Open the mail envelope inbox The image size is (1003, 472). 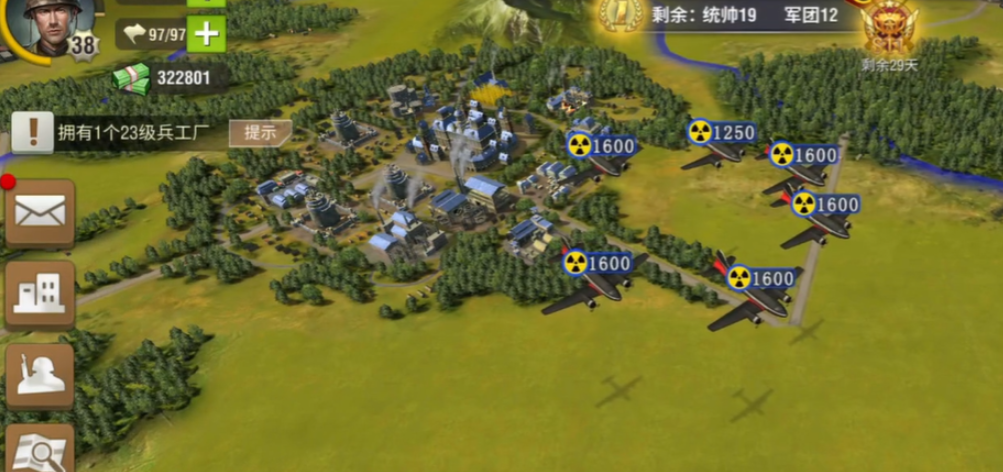tap(40, 212)
